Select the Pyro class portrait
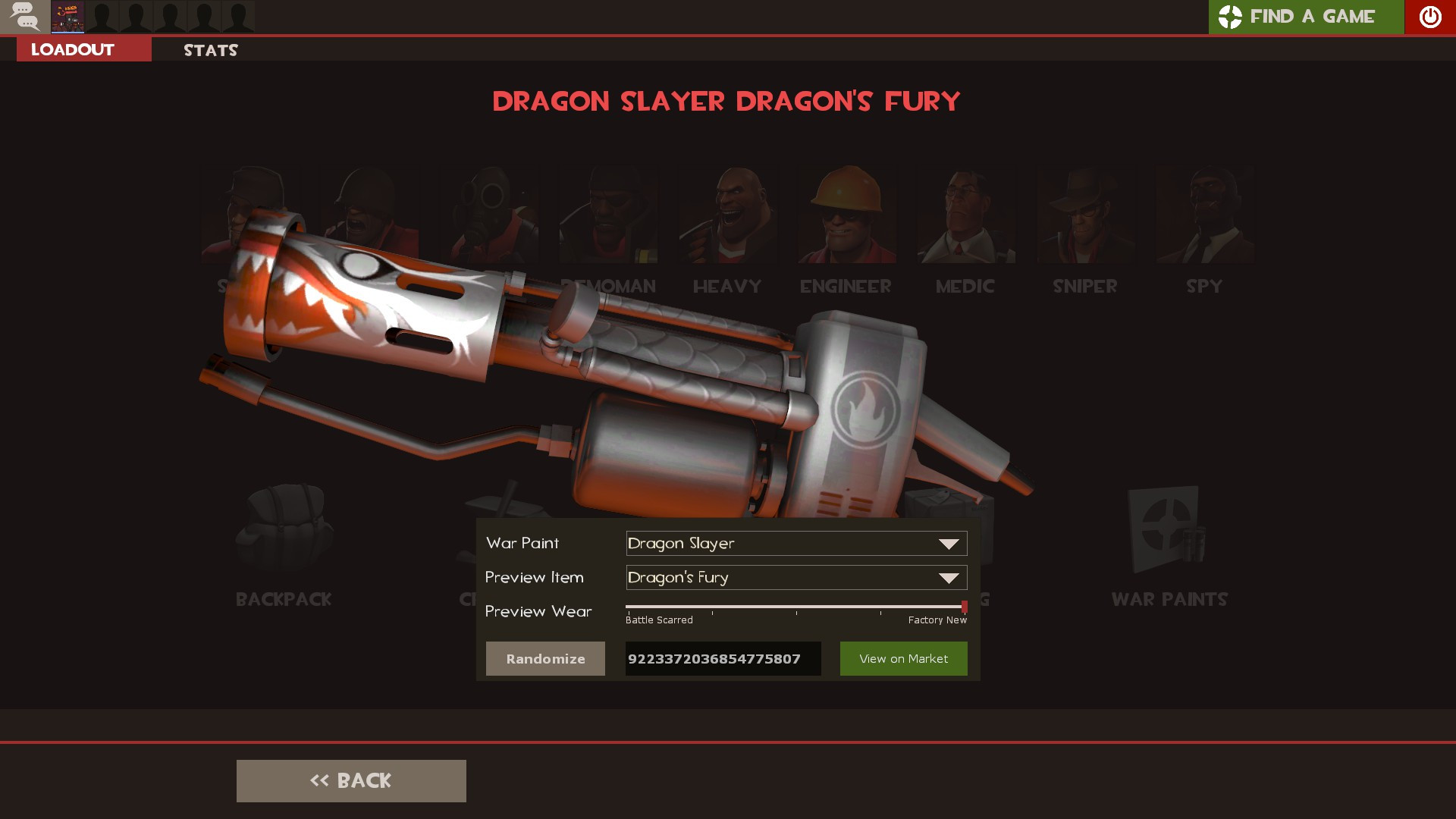The image size is (1456, 819). tap(488, 216)
